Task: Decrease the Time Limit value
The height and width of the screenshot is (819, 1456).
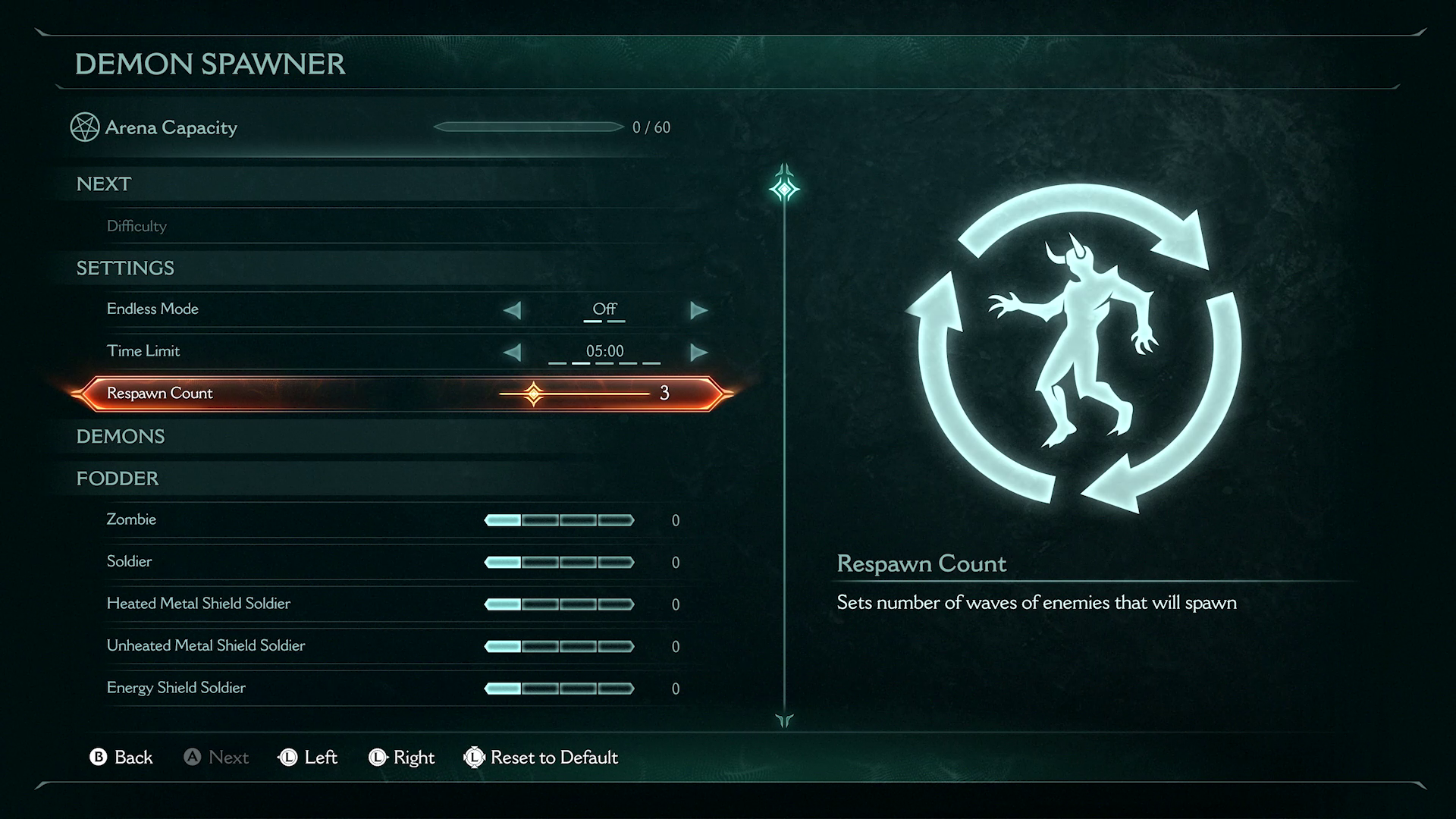Action: tap(513, 352)
